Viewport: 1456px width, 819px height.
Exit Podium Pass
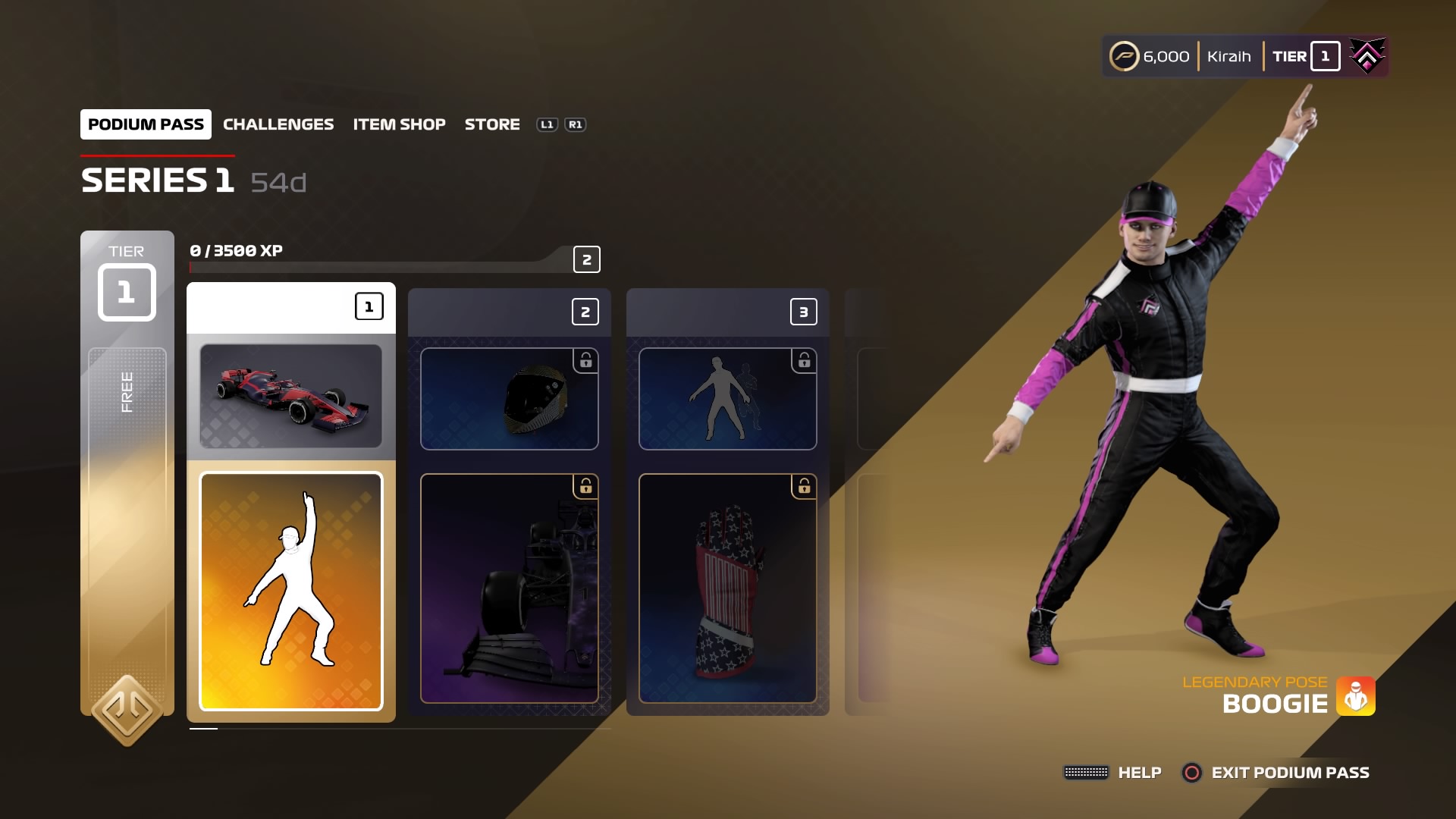coord(1277,773)
